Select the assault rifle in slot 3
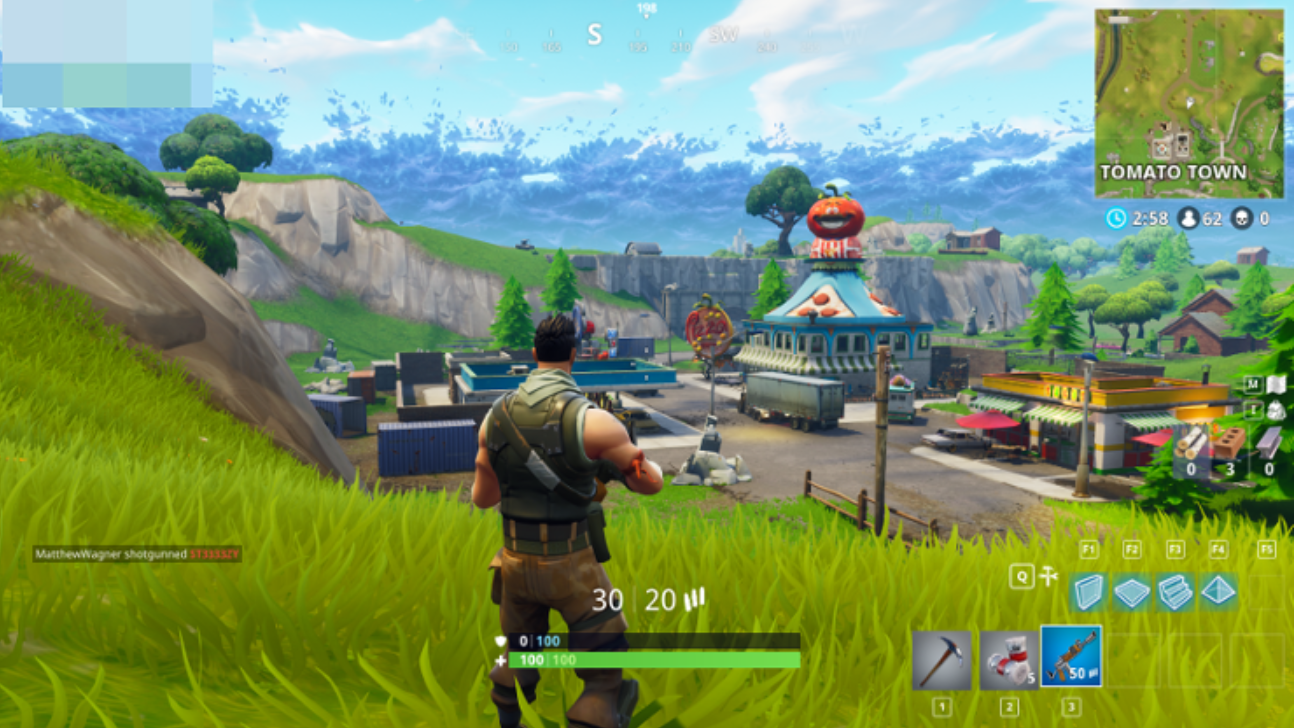Screen dimensions: 1294x728 click(1071, 658)
